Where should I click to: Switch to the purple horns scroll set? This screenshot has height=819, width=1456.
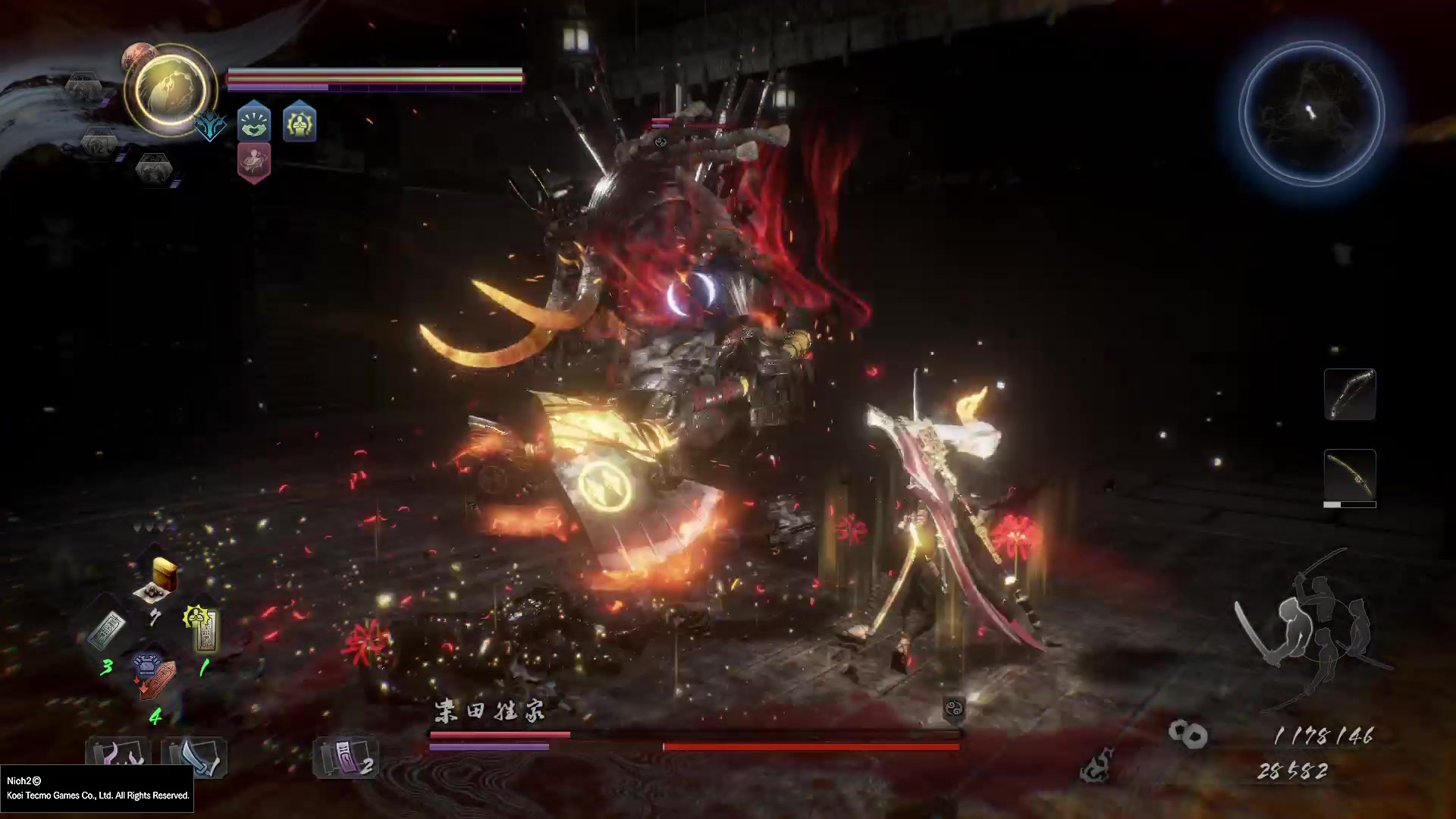pos(118,757)
